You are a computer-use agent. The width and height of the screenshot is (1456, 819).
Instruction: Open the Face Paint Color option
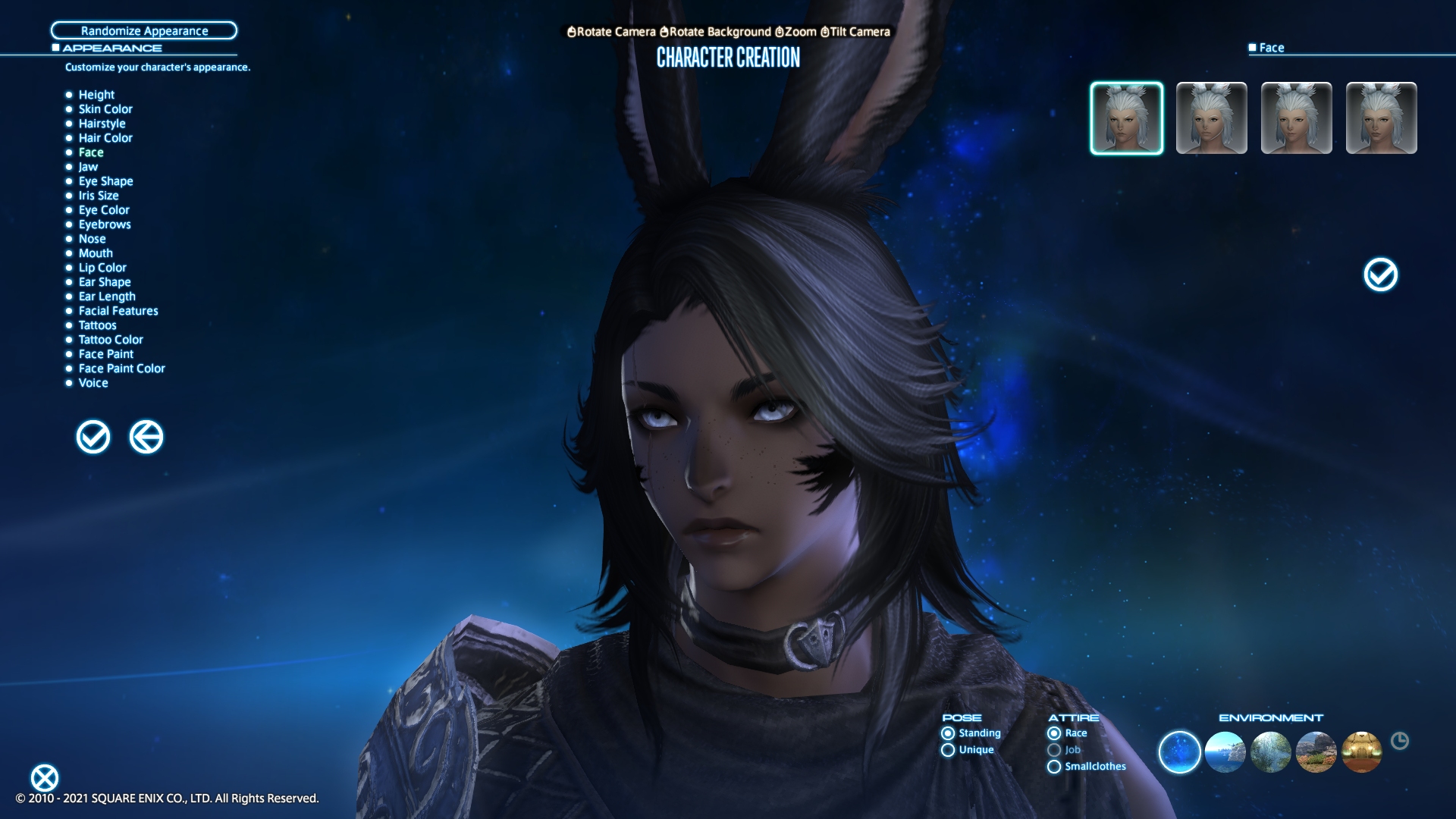pos(121,369)
